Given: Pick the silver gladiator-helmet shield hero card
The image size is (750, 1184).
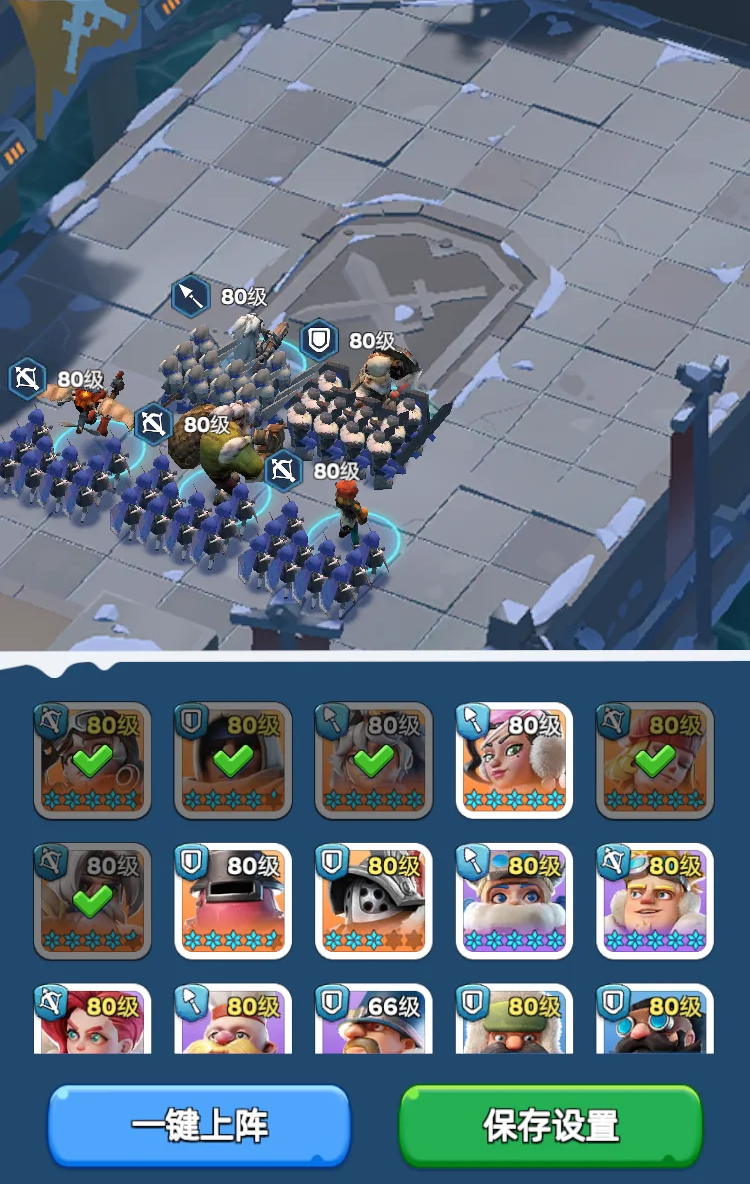Looking at the screenshot, I should [x=374, y=901].
